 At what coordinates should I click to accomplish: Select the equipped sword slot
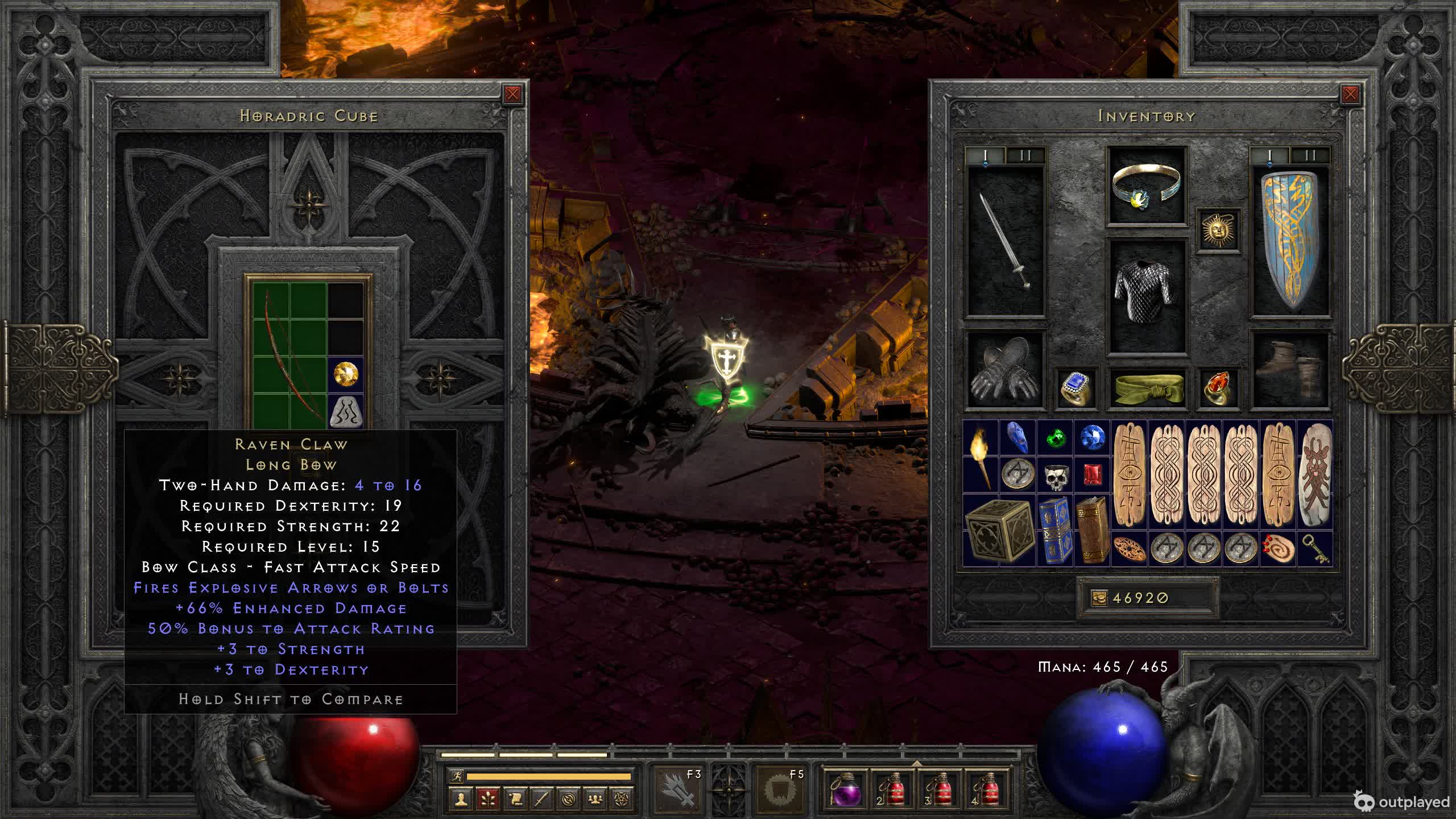pyautogui.click(x=1006, y=240)
